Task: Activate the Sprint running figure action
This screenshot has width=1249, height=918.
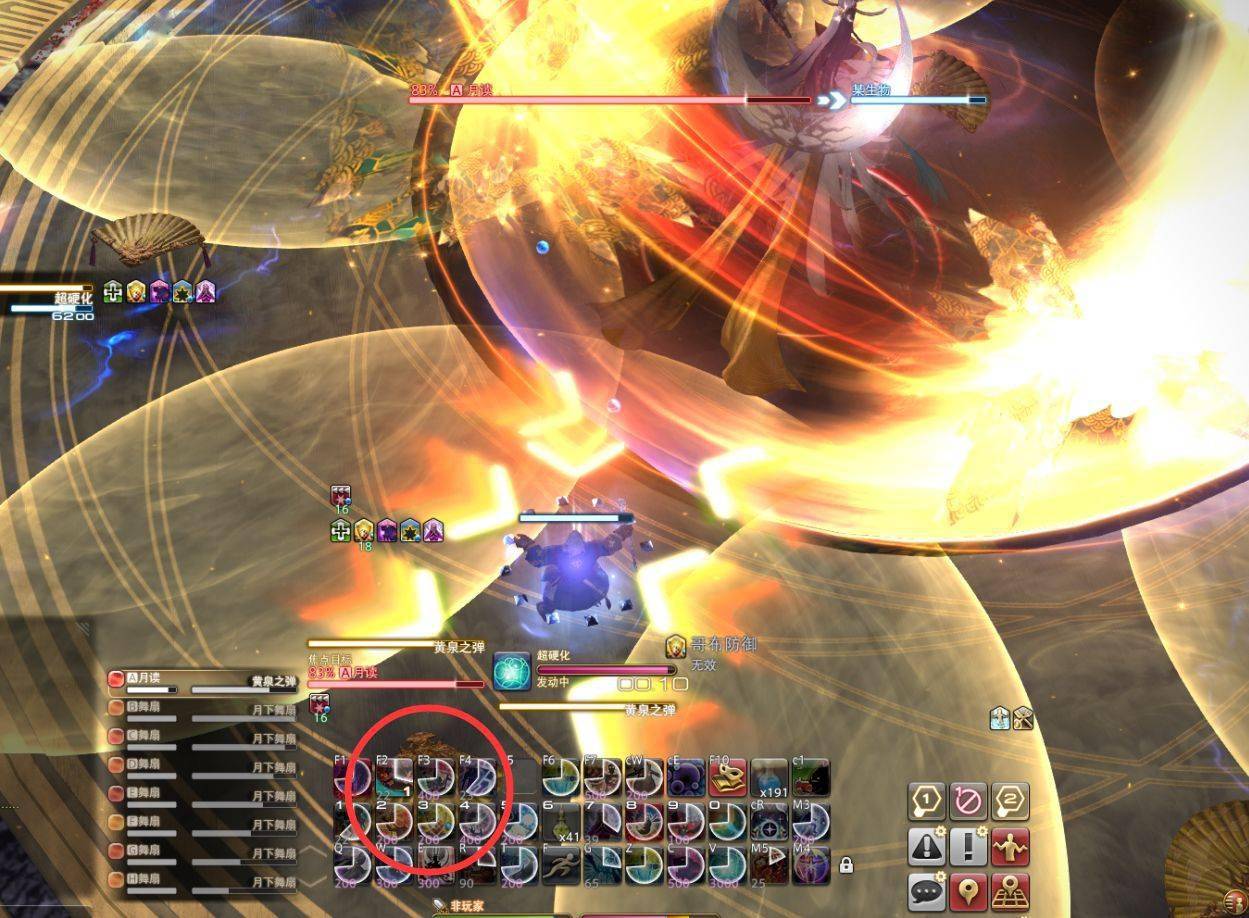Action: [561, 864]
